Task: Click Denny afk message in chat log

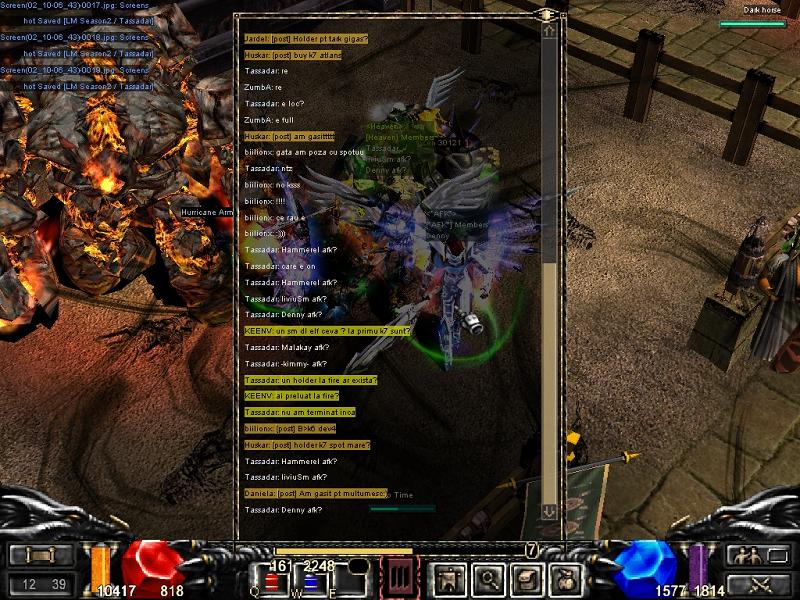Action: point(283,510)
